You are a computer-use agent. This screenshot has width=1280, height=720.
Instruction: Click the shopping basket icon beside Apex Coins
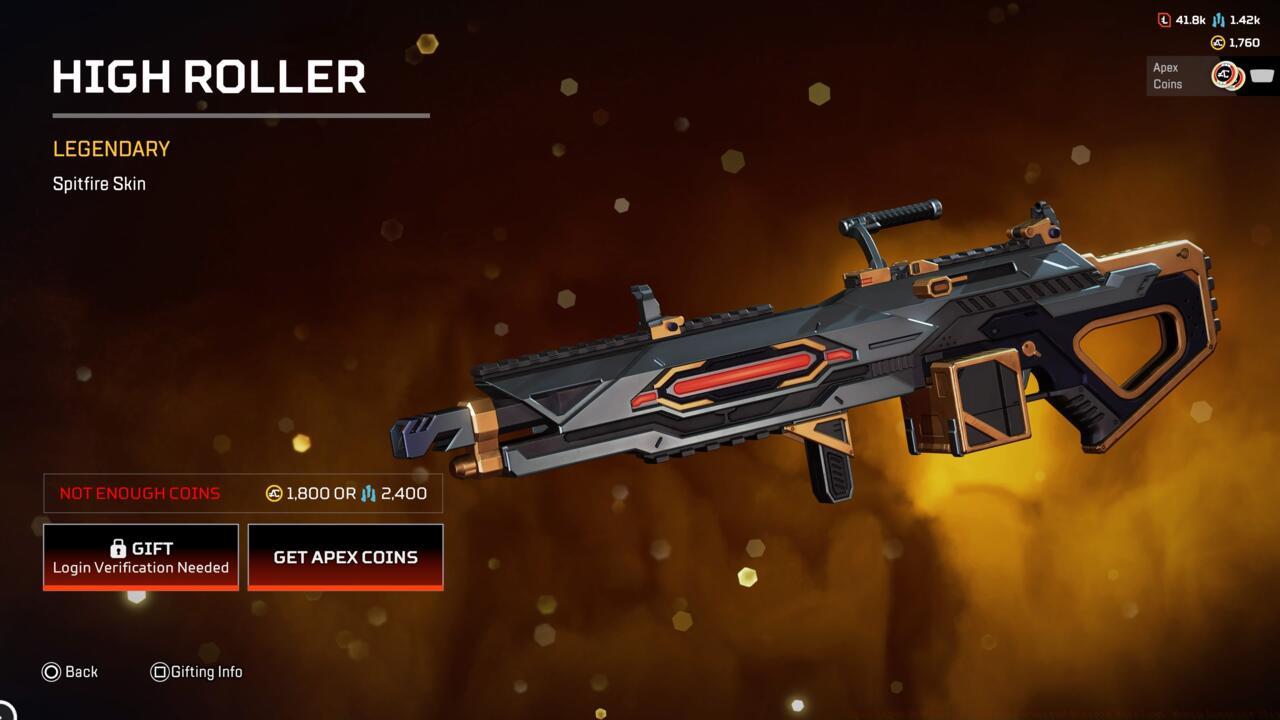(1261, 74)
